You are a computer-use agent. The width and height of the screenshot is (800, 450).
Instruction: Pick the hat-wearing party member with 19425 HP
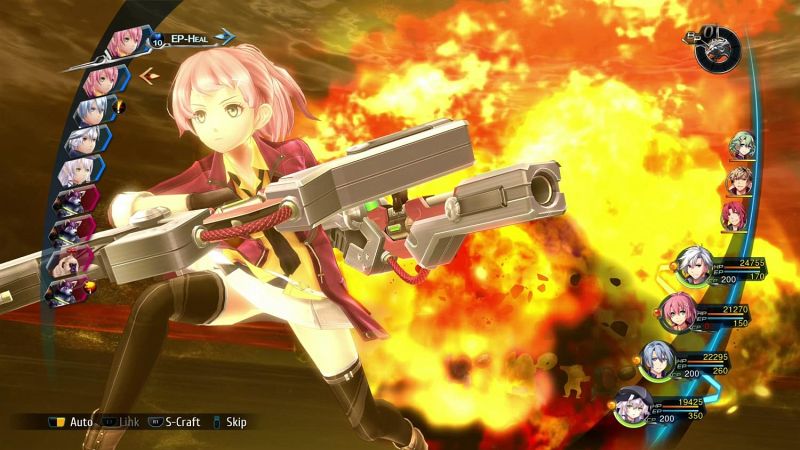pyautogui.click(x=632, y=405)
